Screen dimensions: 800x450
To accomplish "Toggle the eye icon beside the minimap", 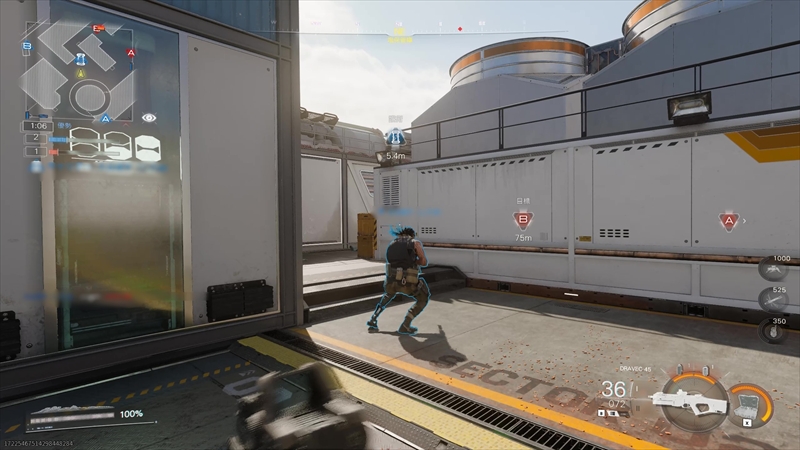I will [149, 117].
